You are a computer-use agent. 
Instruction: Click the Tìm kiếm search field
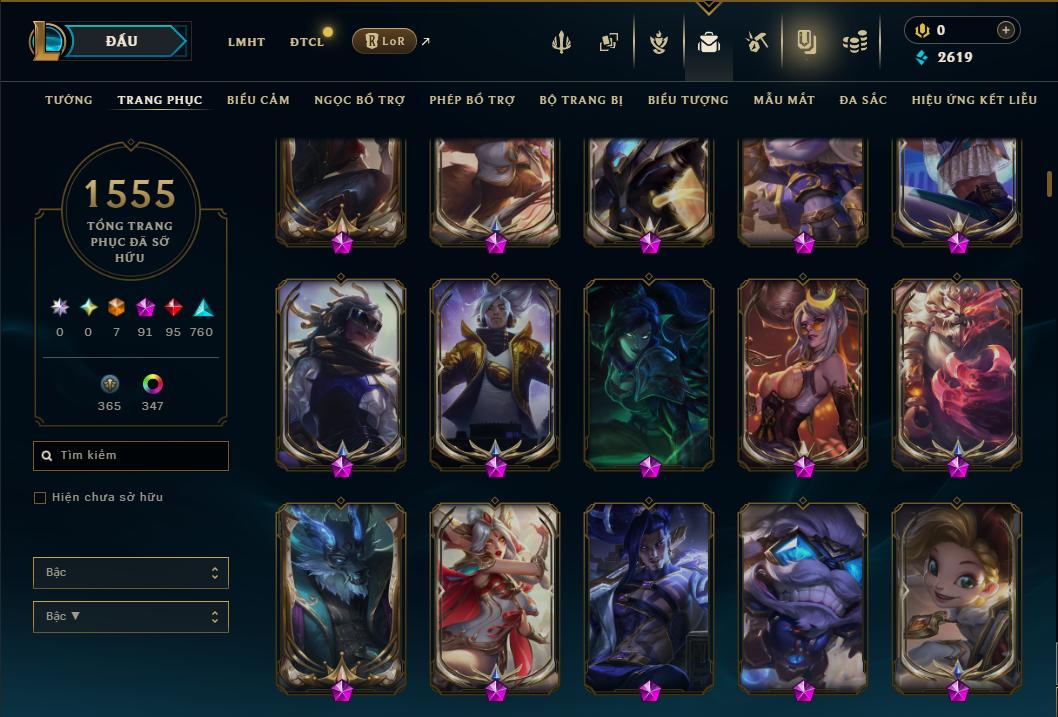[x=131, y=456]
